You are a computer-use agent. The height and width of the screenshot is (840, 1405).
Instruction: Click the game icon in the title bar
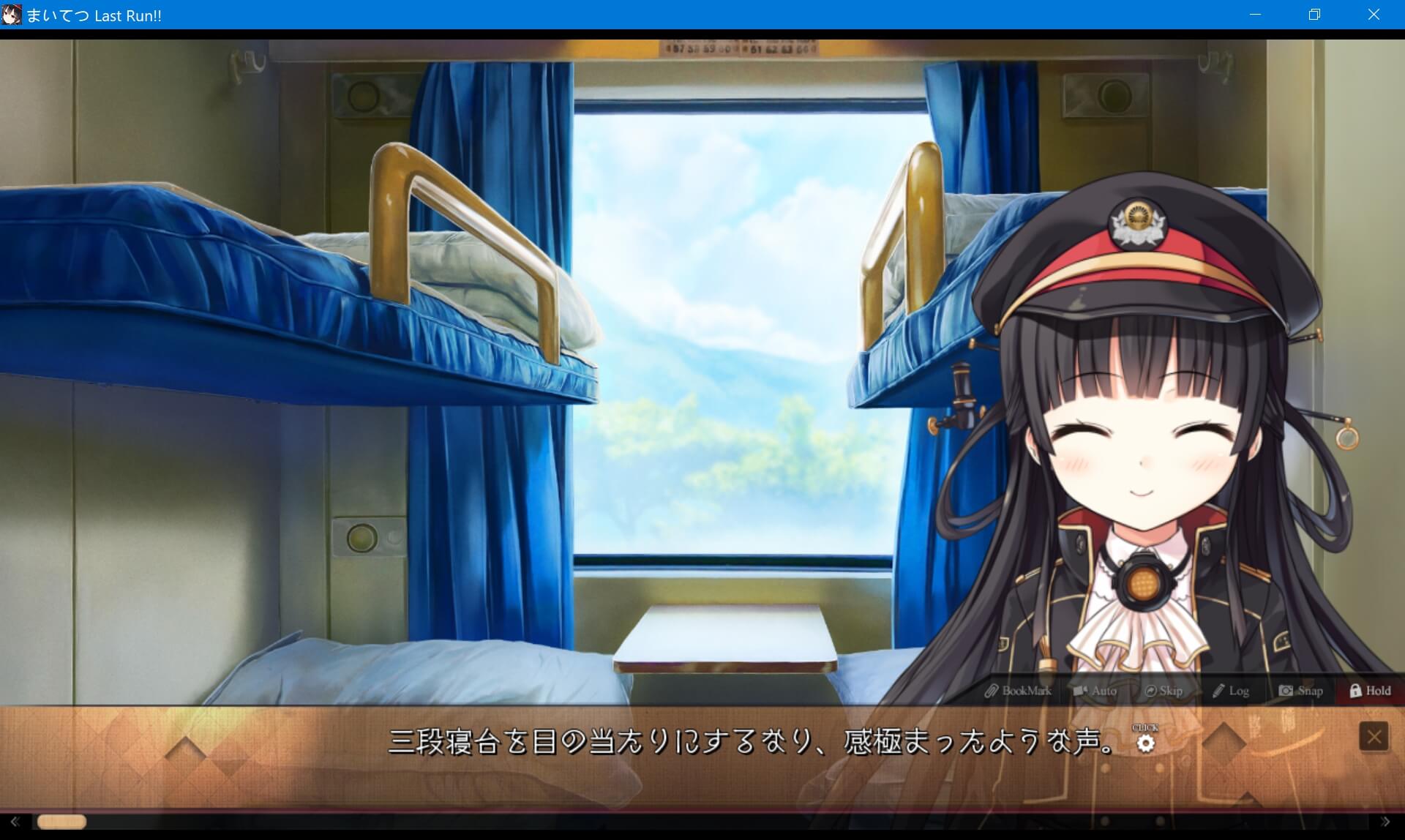click(x=12, y=15)
